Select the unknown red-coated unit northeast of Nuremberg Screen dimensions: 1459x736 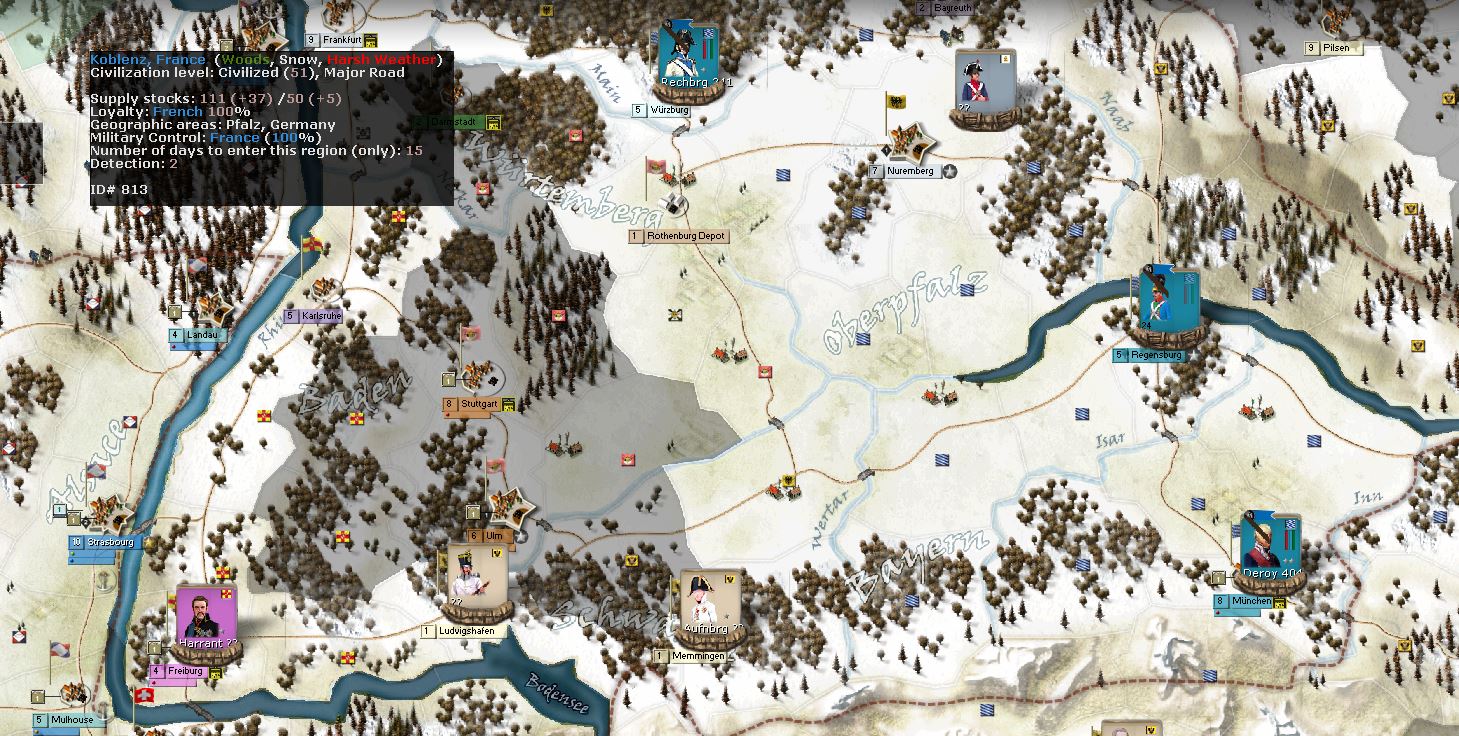tap(985, 84)
